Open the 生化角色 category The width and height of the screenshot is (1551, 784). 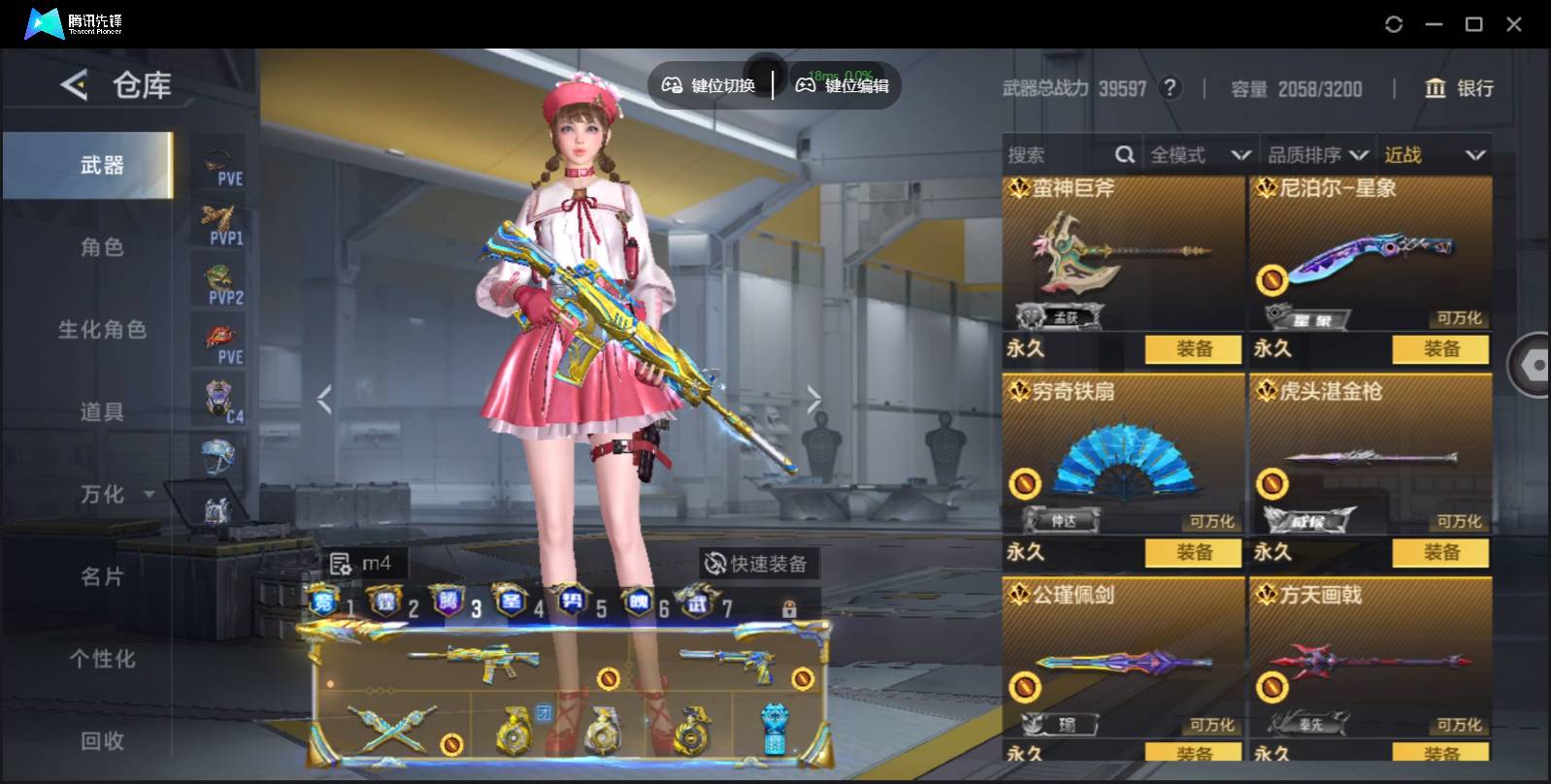[x=102, y=330]
